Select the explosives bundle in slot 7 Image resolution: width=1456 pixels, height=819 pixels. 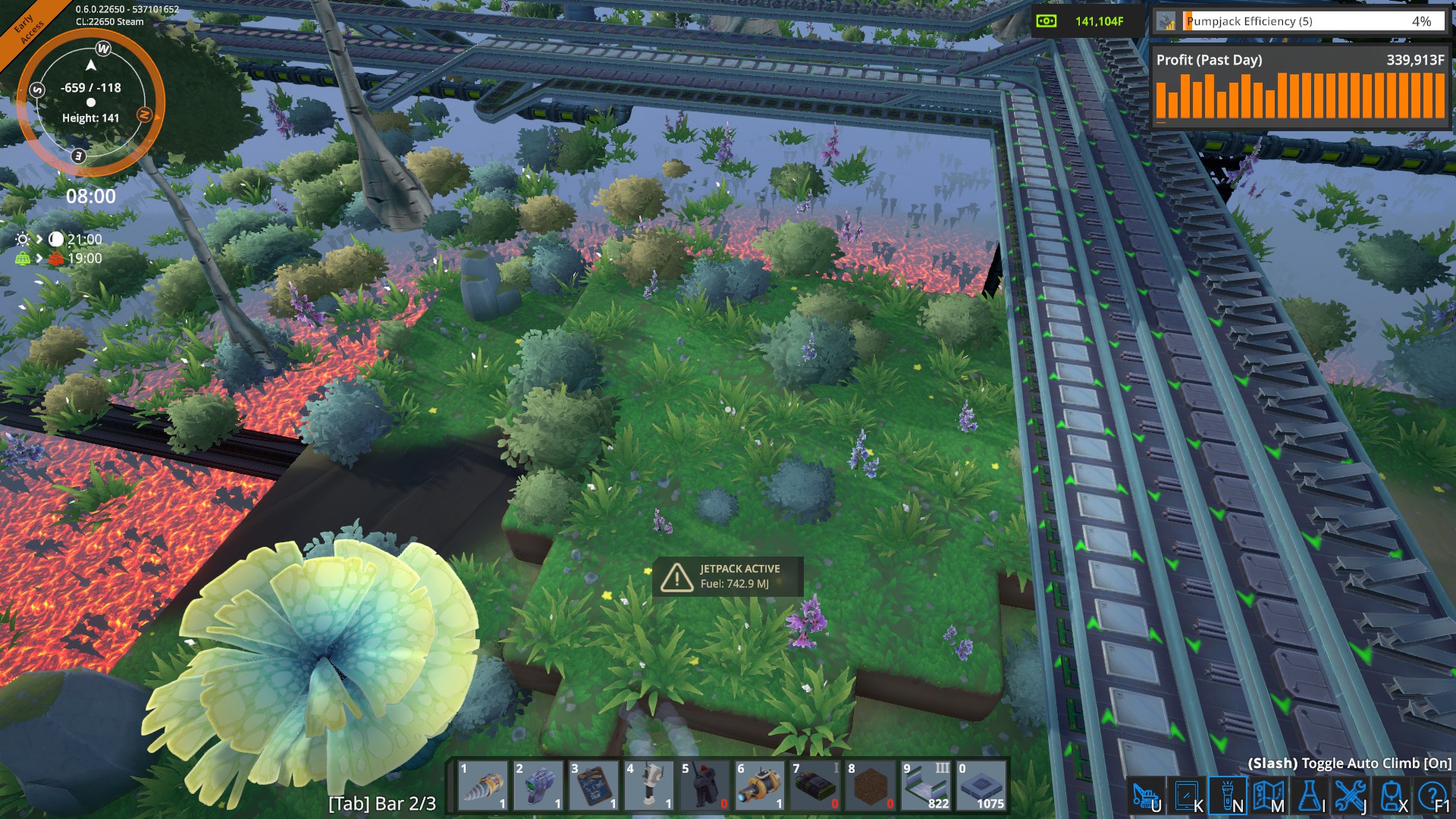[815, 786]
